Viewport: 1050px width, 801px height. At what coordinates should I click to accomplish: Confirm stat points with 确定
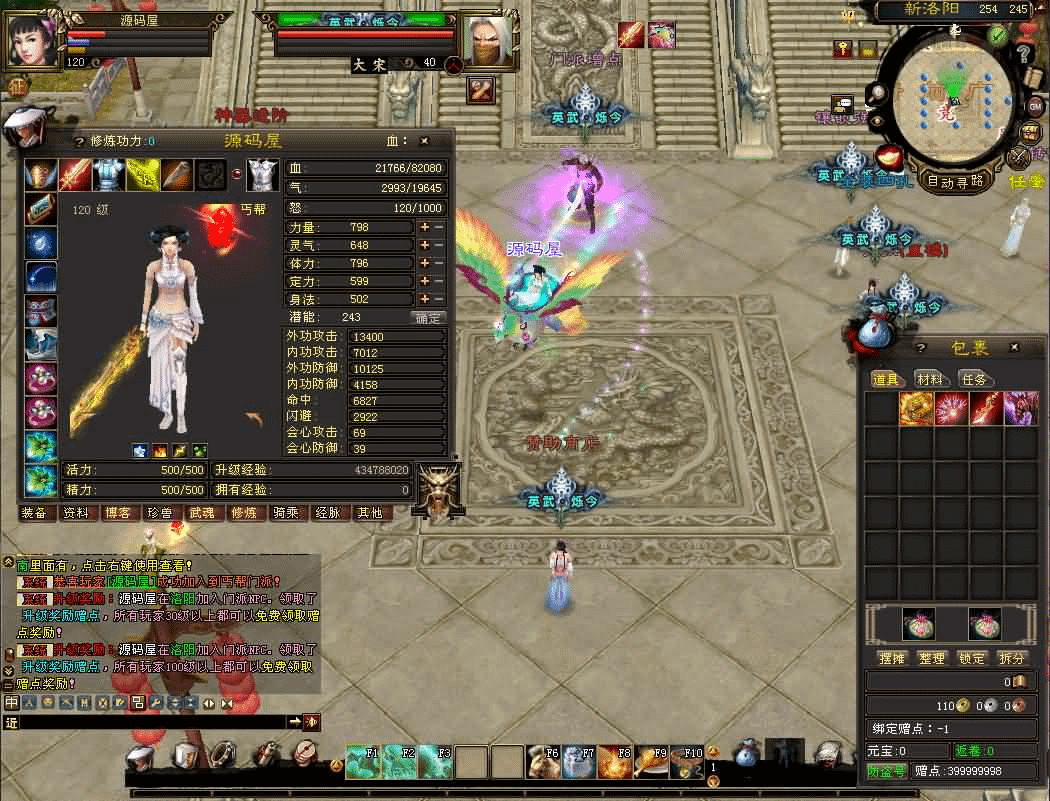tap(428, 318)
